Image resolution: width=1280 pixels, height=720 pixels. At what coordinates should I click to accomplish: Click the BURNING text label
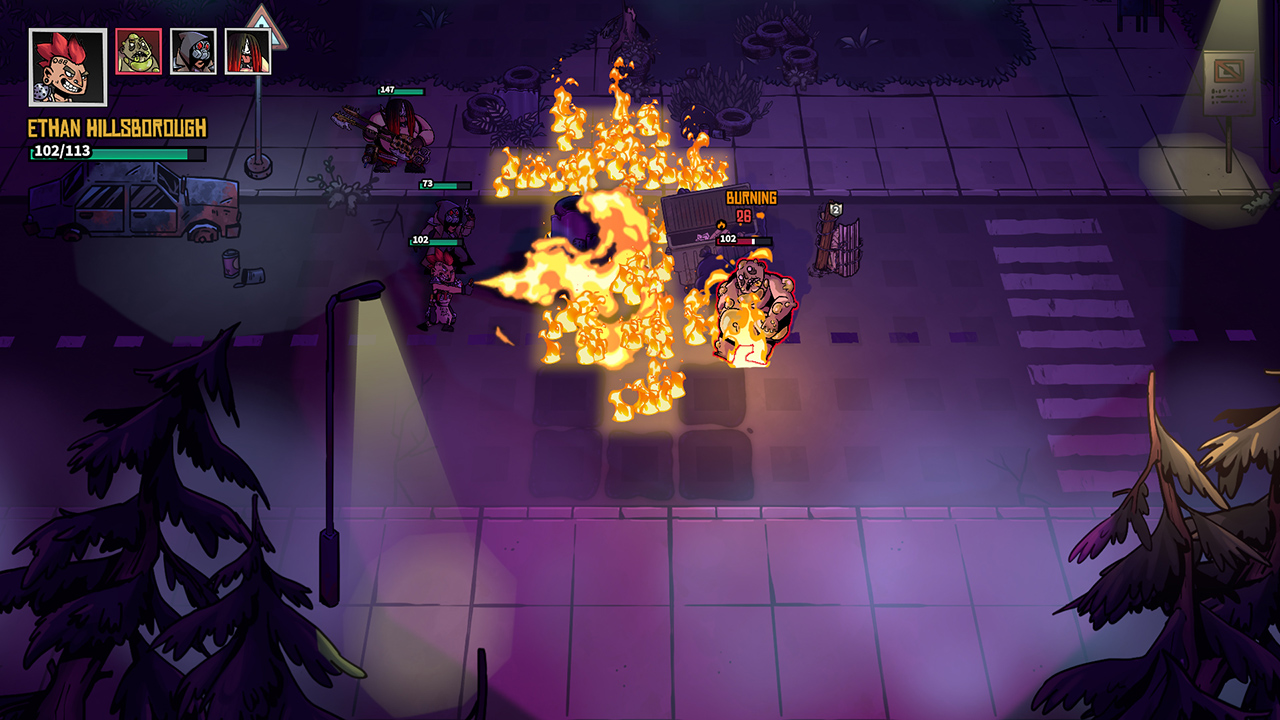point(751,197)
